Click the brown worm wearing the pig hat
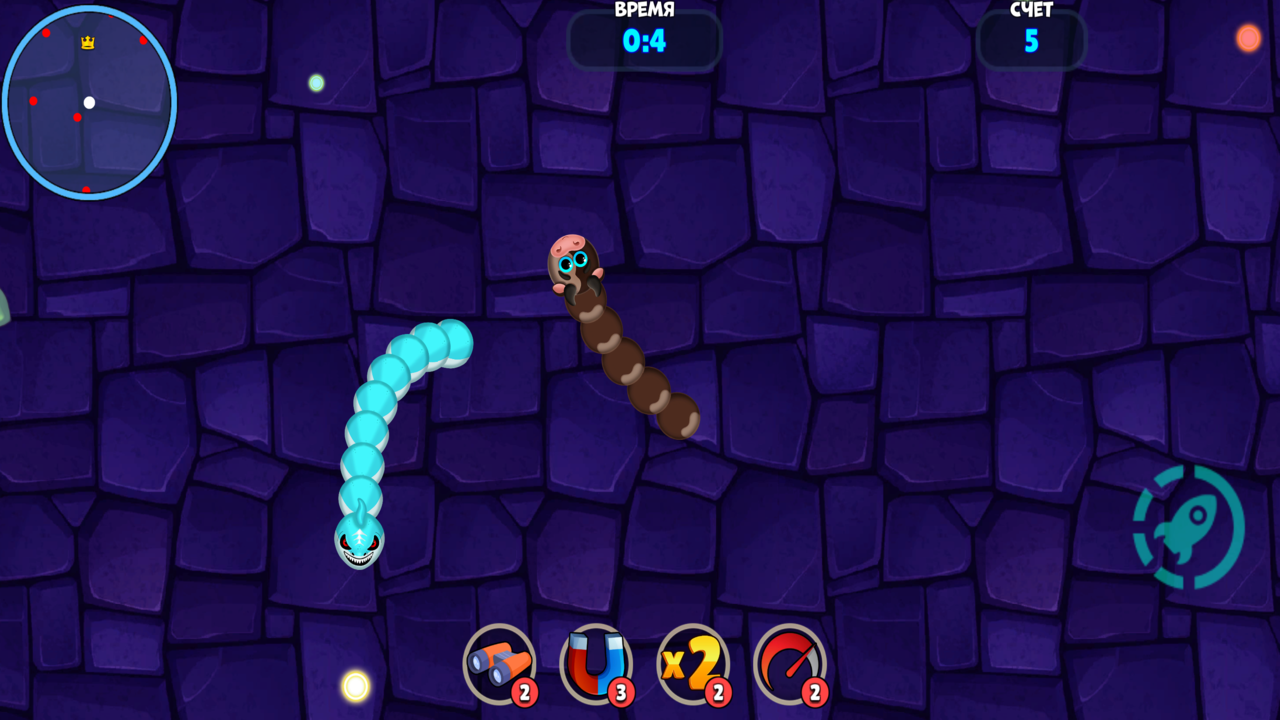The height and width of the screenshot is (720, 1280). tap(573, 262)
